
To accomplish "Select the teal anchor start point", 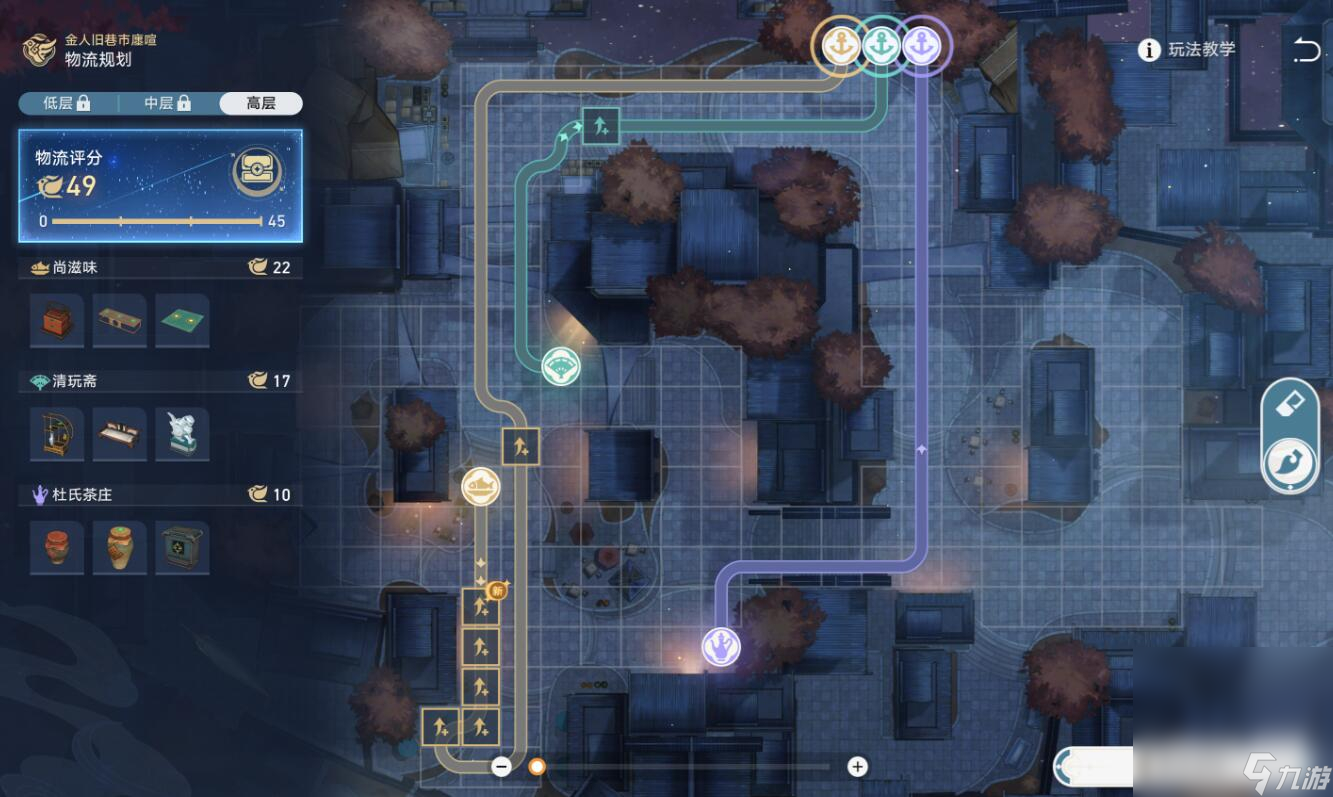I will click(881, 46).
